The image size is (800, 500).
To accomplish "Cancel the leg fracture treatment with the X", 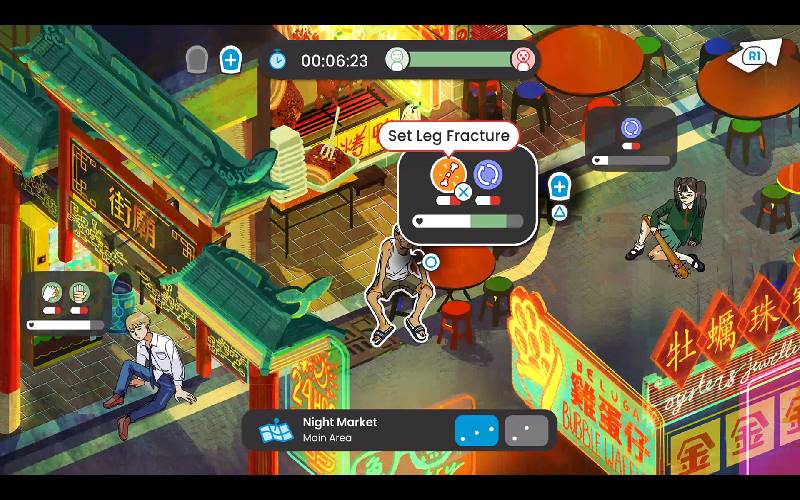I will (x=463, y=191).
